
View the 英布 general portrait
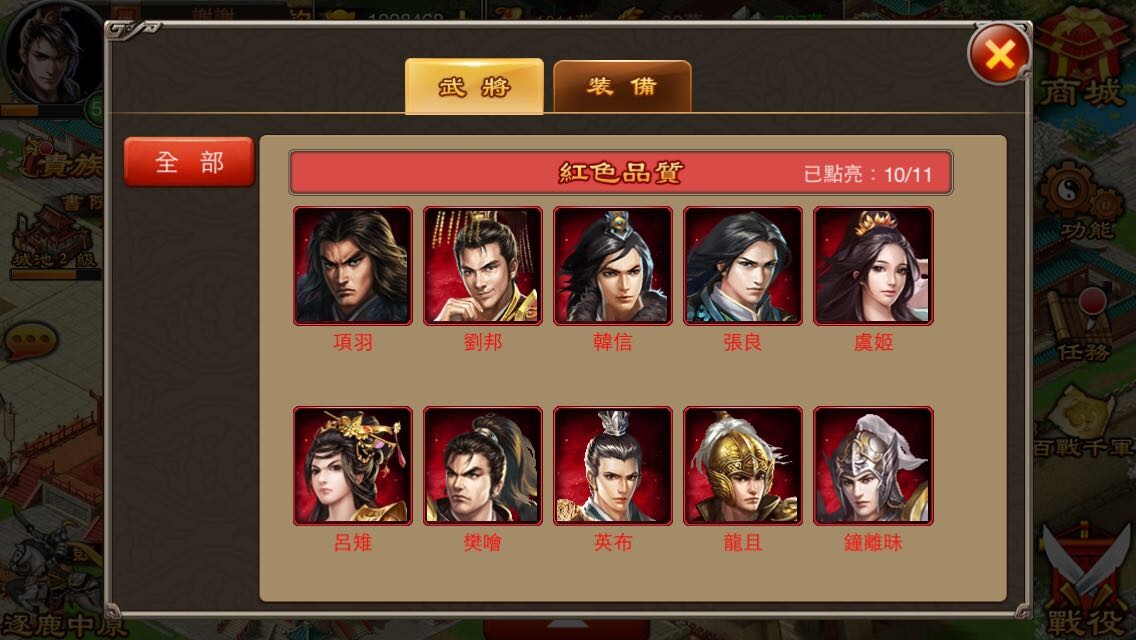(612, 466)
